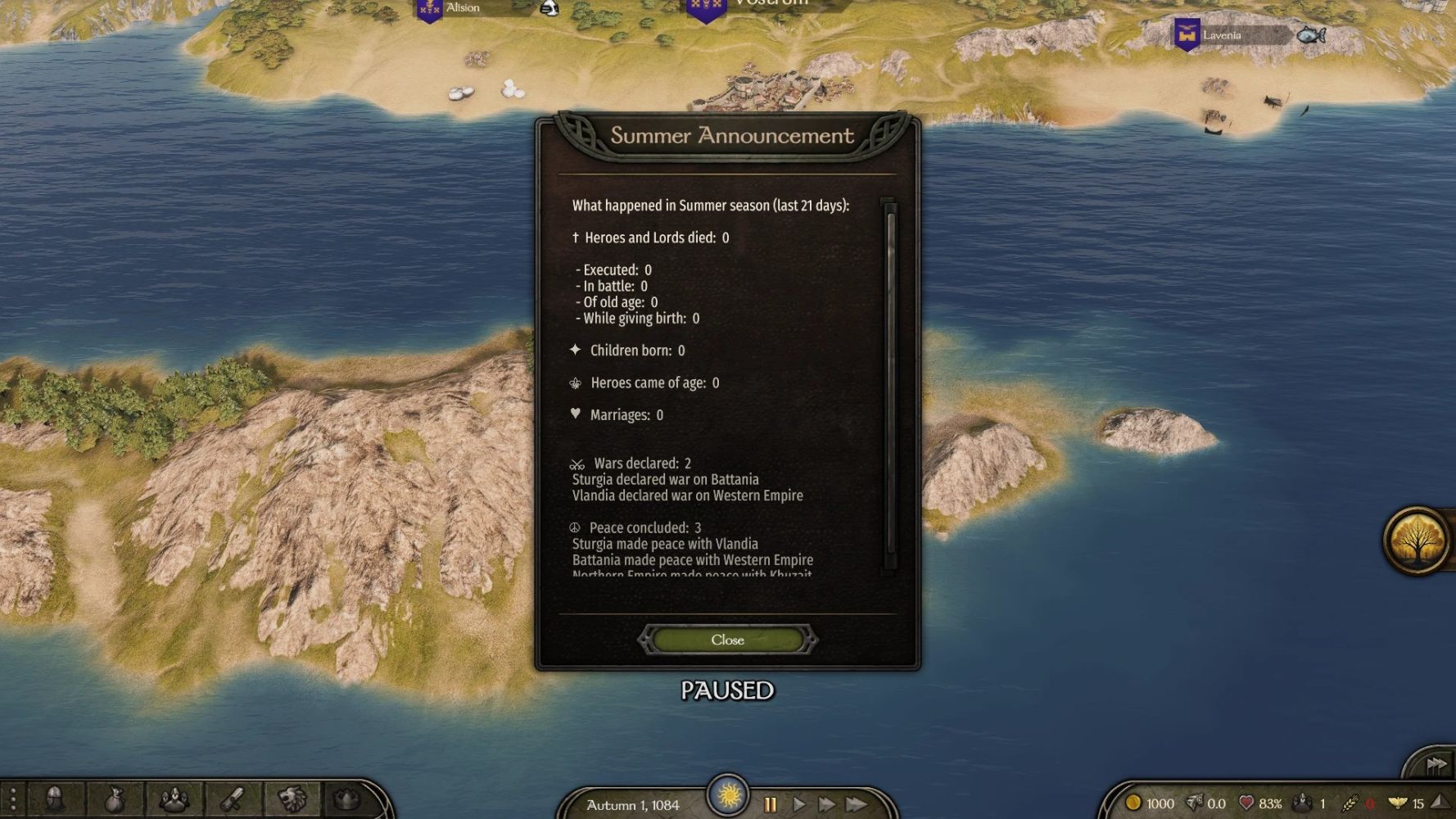Close the Summer Announcement popup
The height and width of the screenshot is (819, 1456).
point(727,640)
